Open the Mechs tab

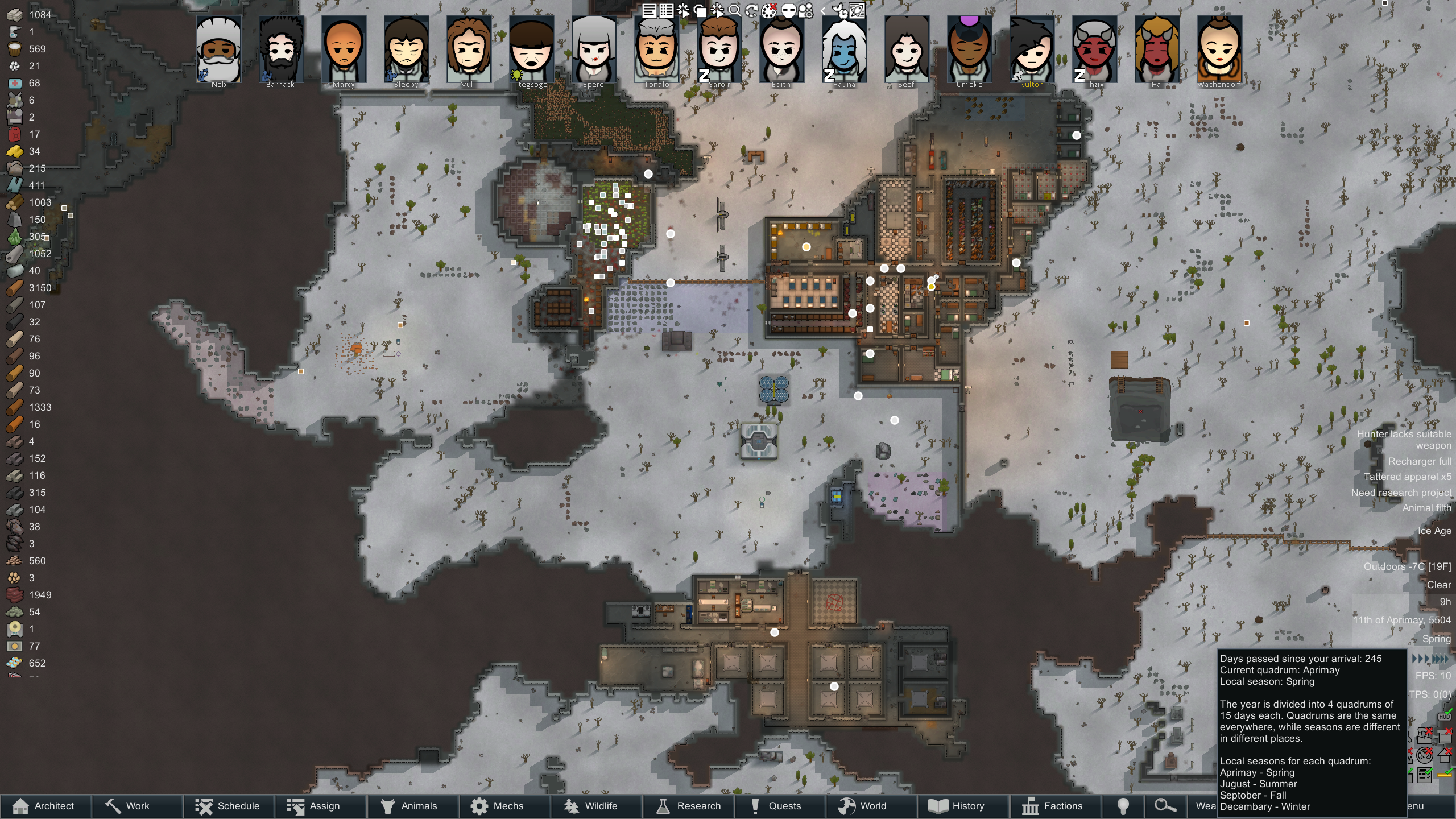point(504,806)
